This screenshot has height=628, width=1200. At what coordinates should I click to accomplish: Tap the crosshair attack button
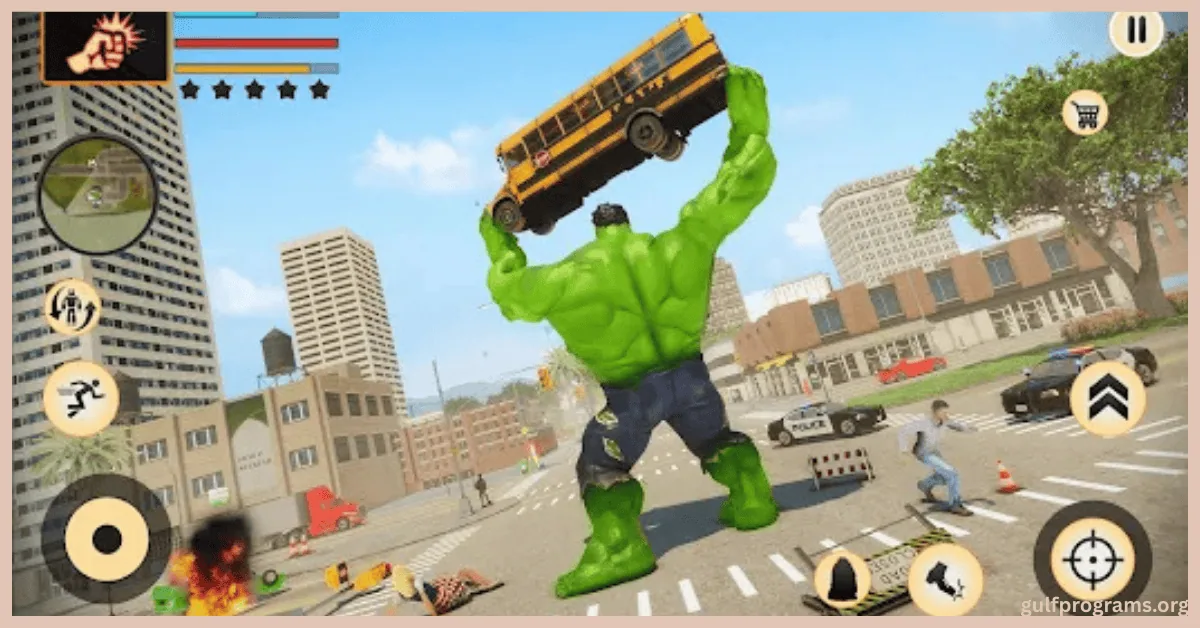point(1092,559)
